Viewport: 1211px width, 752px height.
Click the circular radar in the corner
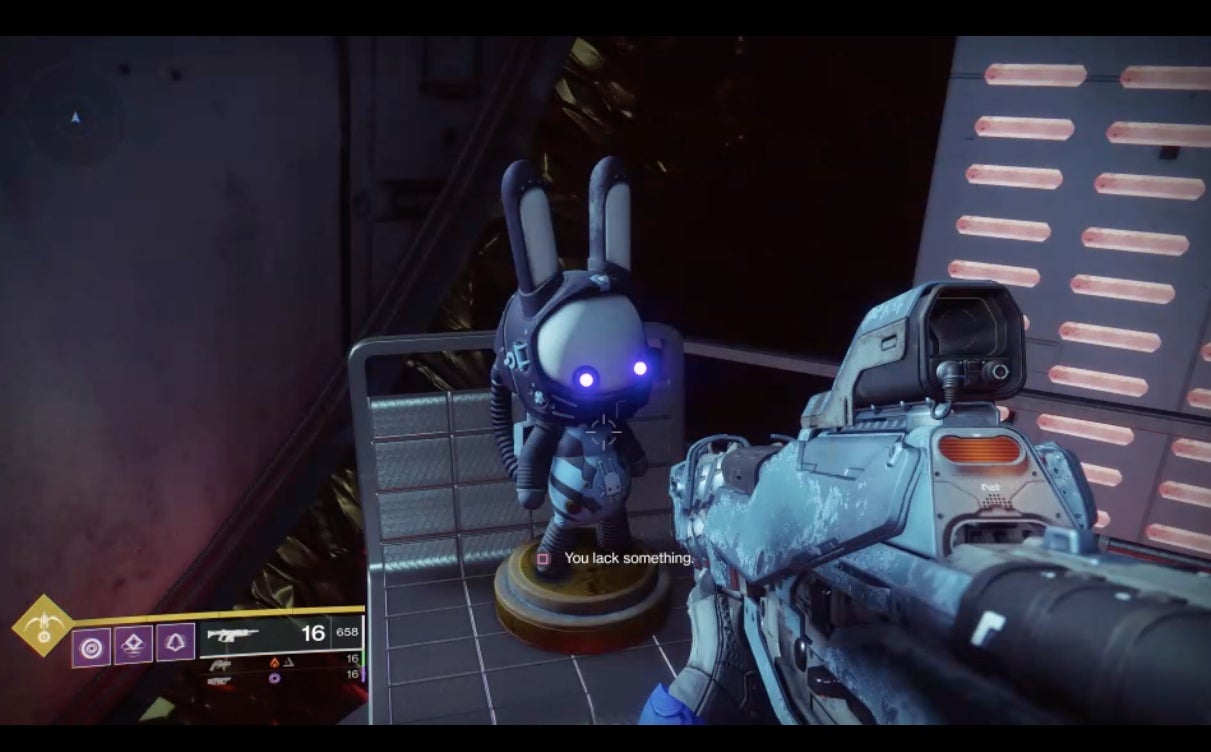pyautogui.click(x=75, y=119)
